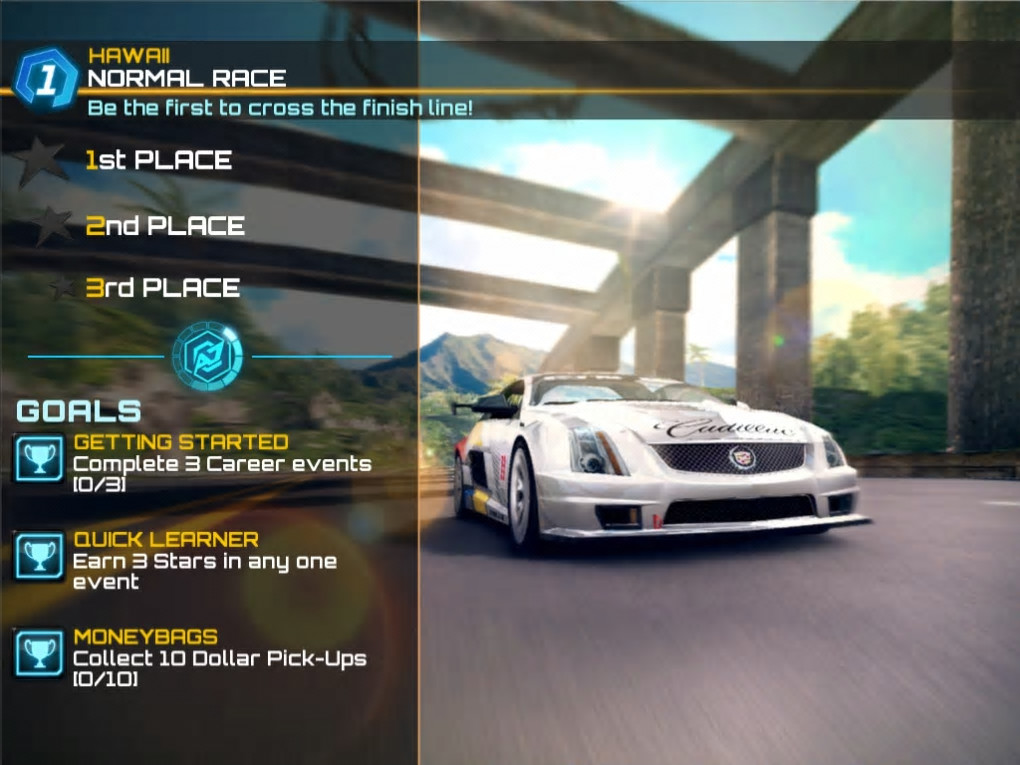1020x765 pixels.
Task: Choose the 1st PLACE star row
Action: coord(158,160)
